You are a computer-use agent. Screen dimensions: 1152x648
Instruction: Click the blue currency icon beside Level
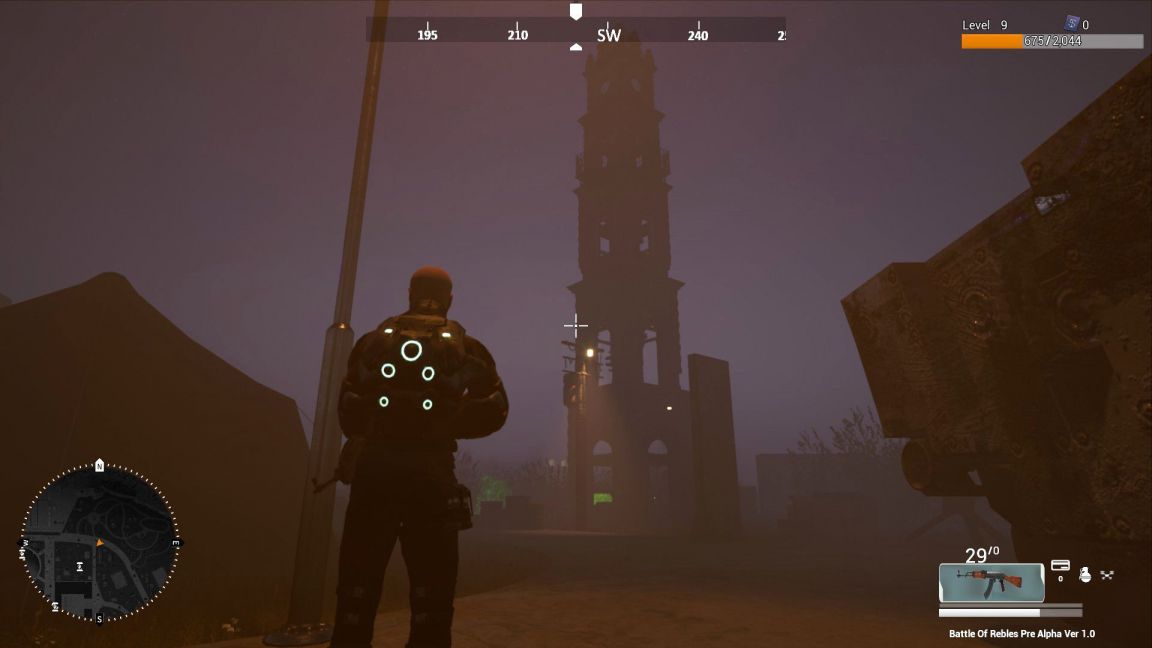click(x=1071, y=23)
